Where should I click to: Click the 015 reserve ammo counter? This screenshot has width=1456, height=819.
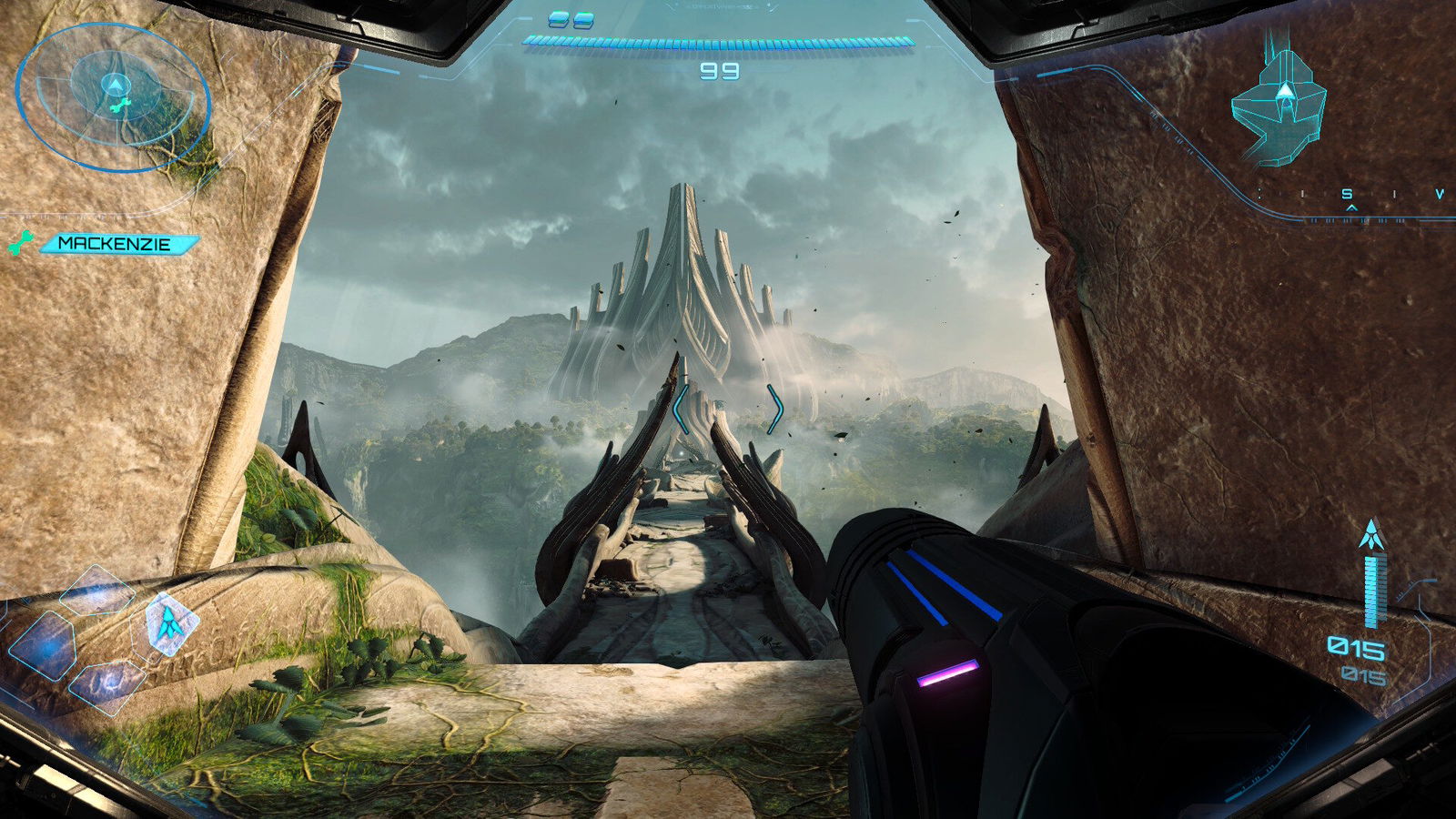coord(1363,673)
